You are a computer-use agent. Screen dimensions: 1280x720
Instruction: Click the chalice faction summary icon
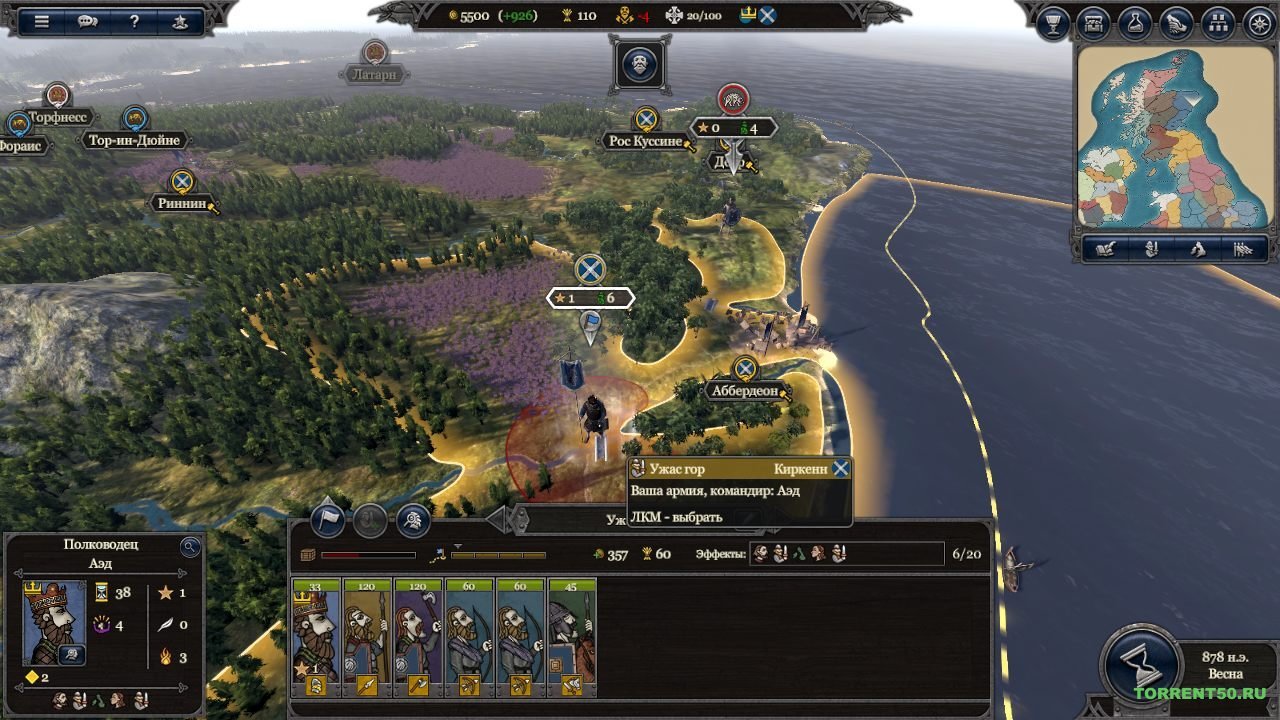click(x=1055, y=22)
